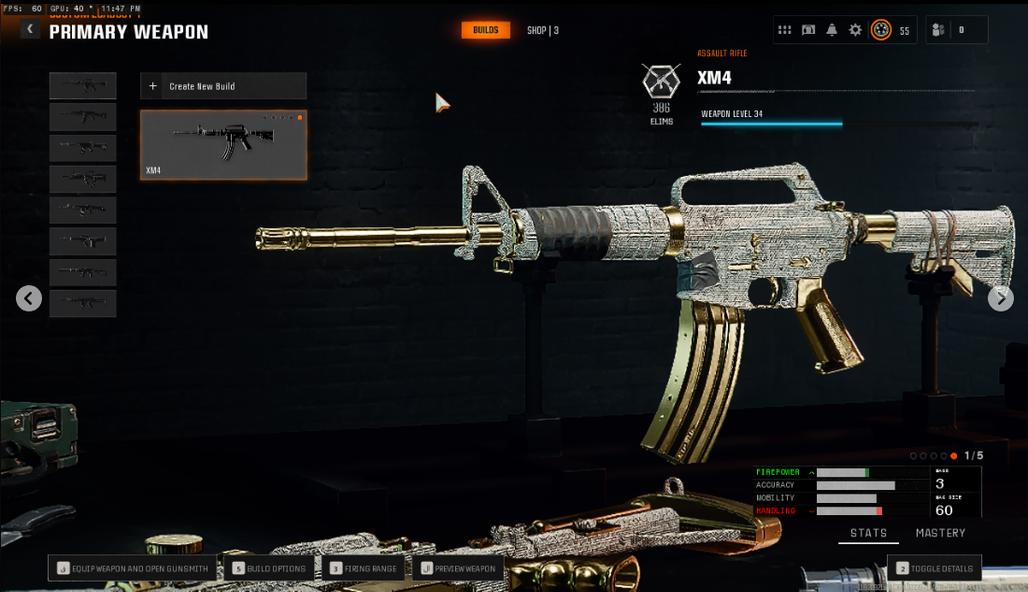The width and height of the screenshot is (1028, 592).
Task: Select the XM4 build card
Action: 223,145
